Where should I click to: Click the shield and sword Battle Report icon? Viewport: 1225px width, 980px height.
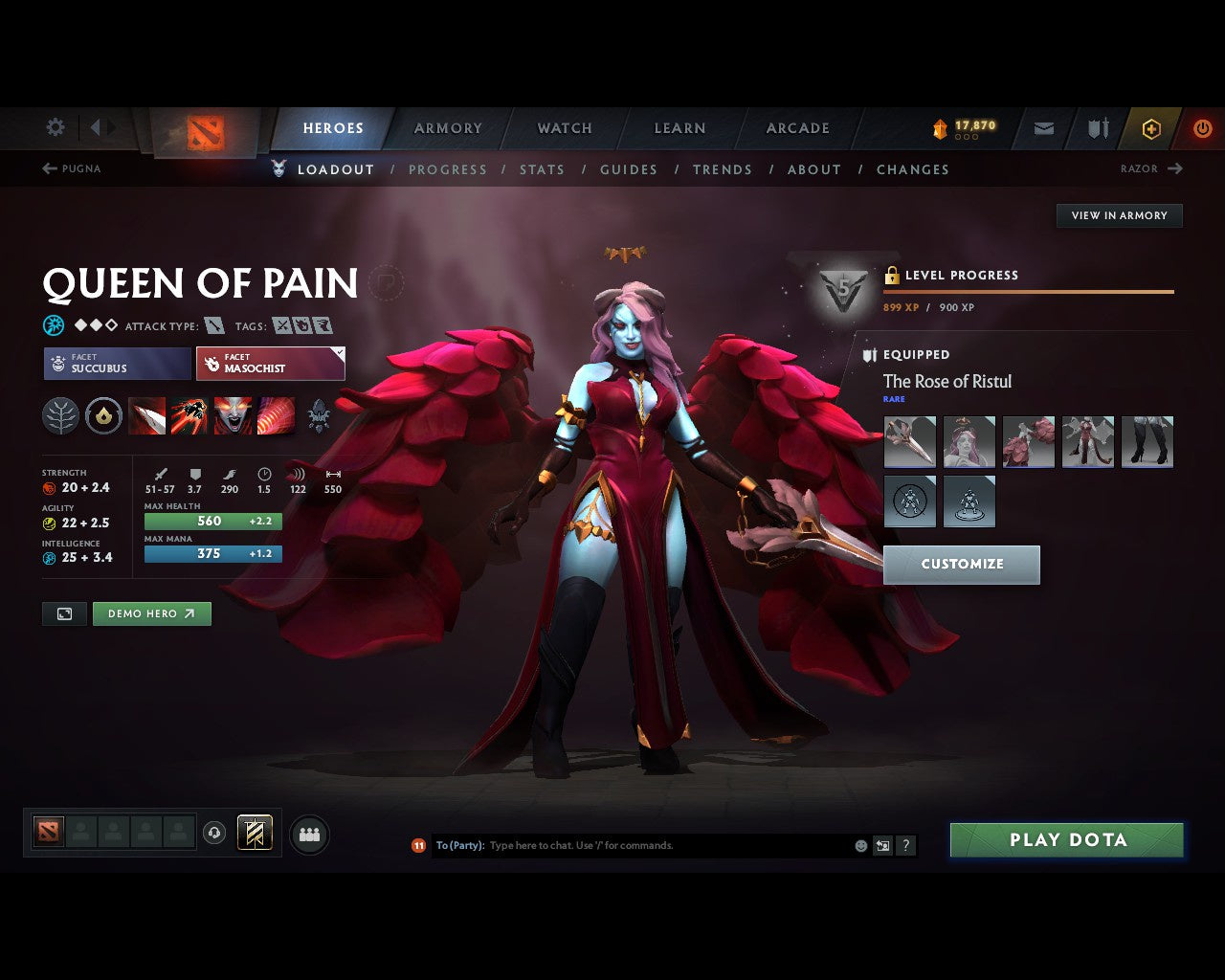pos(1097,128)
